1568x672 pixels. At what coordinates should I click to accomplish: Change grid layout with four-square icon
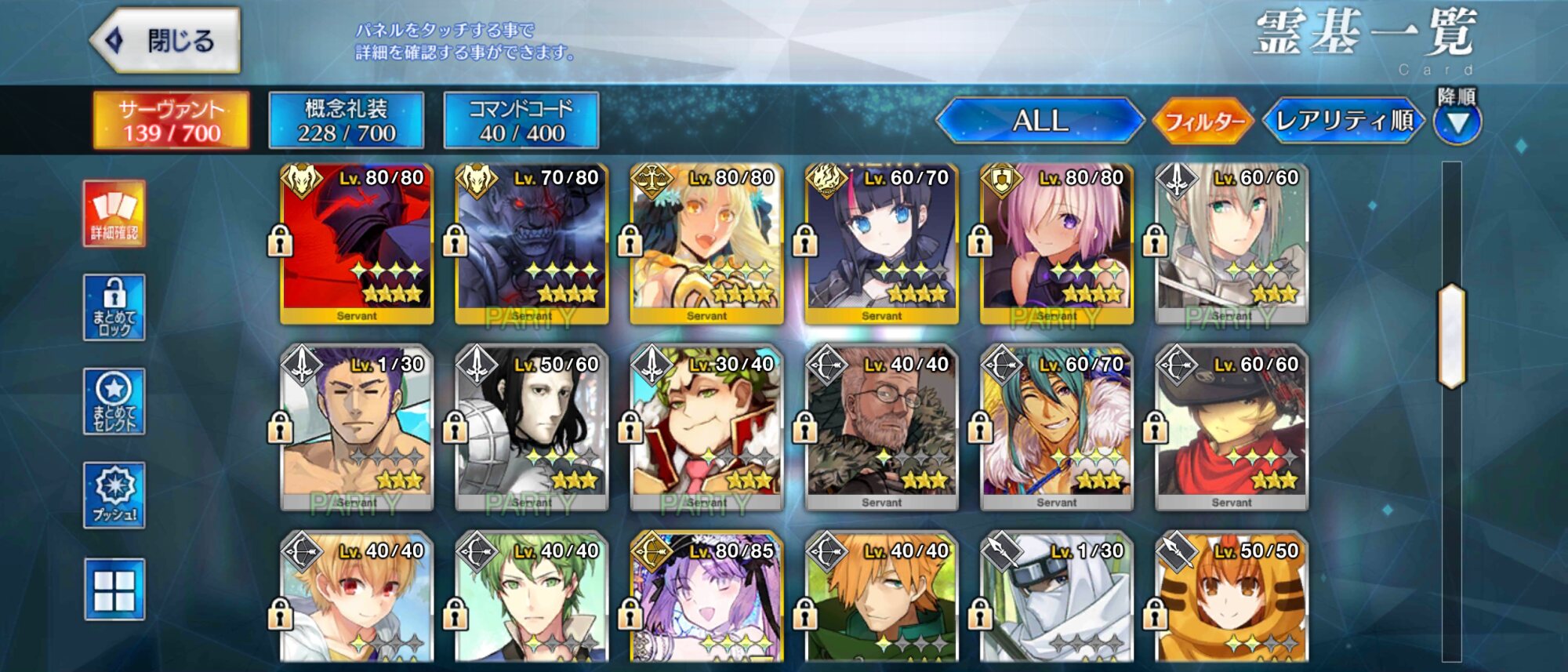pyautogui.click(x=114, y=590)
